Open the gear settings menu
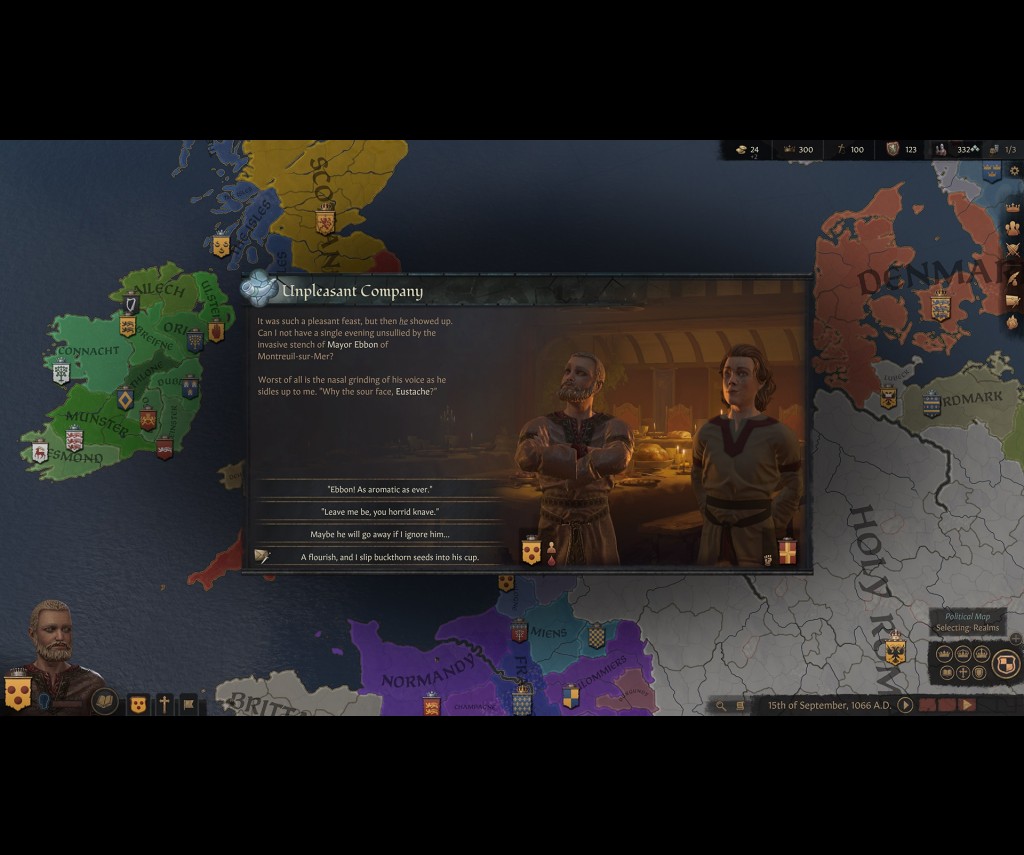 1014,171
